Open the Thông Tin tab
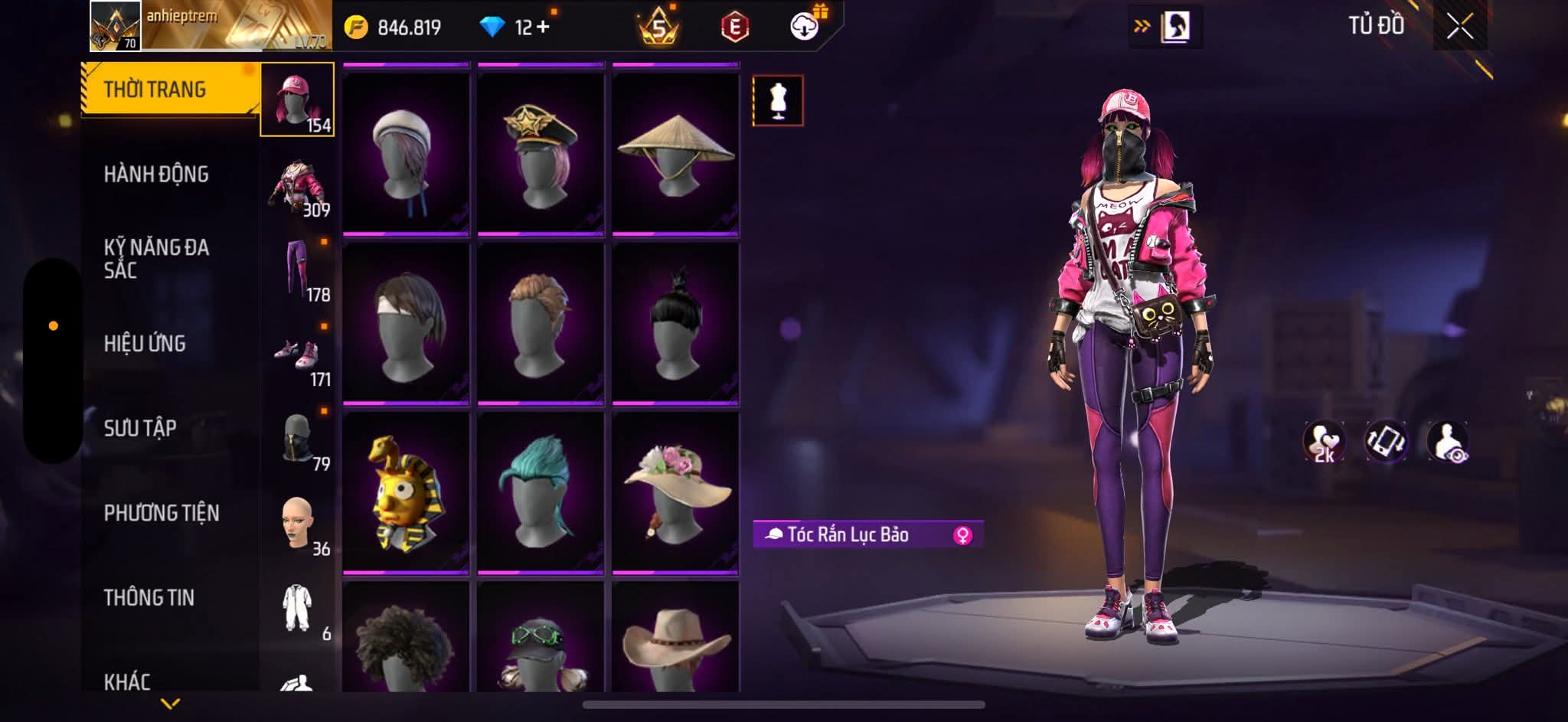 149,597
